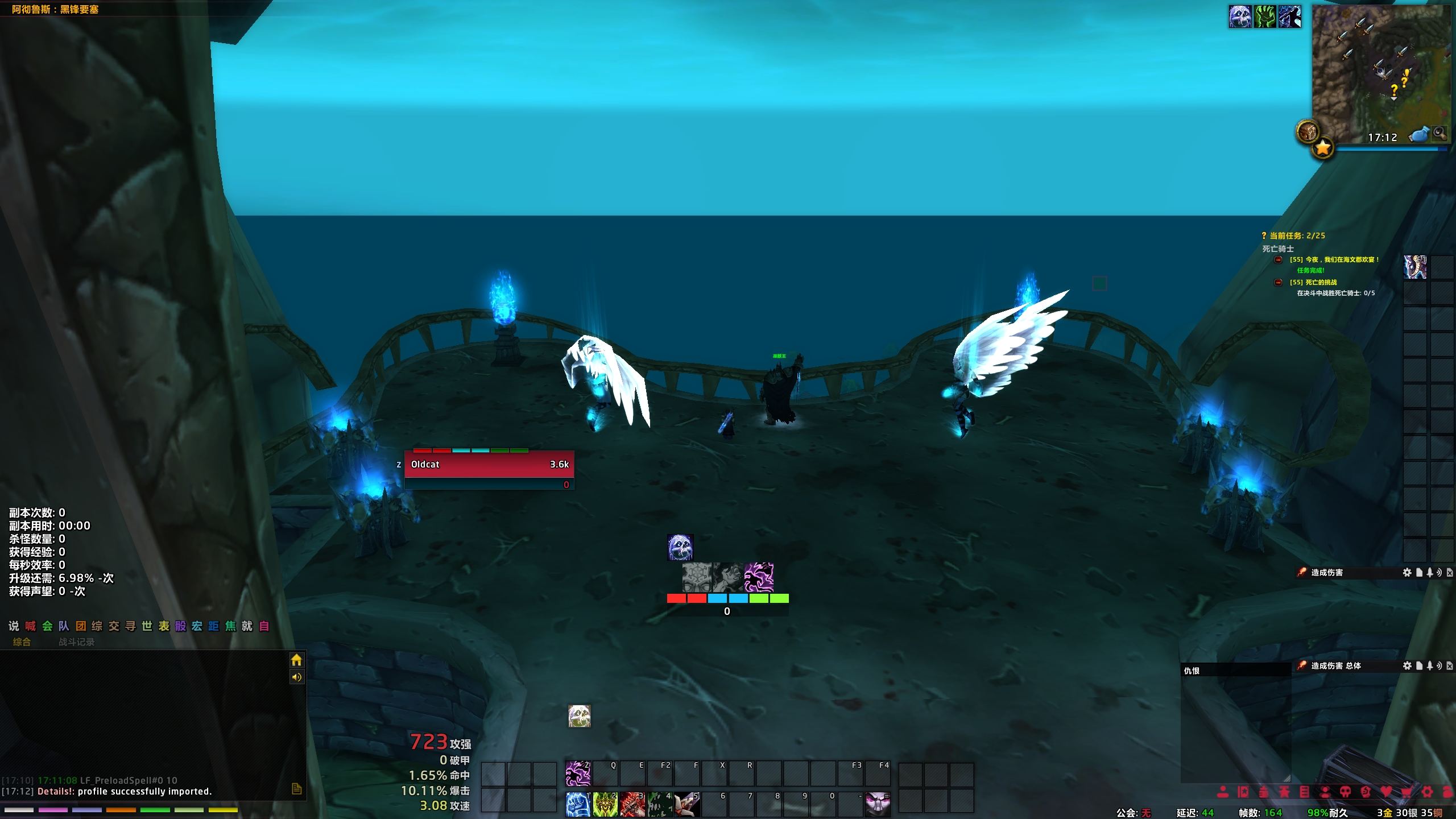
Task: Open the red shopping cart micro menu icon
Action: 1407,792
